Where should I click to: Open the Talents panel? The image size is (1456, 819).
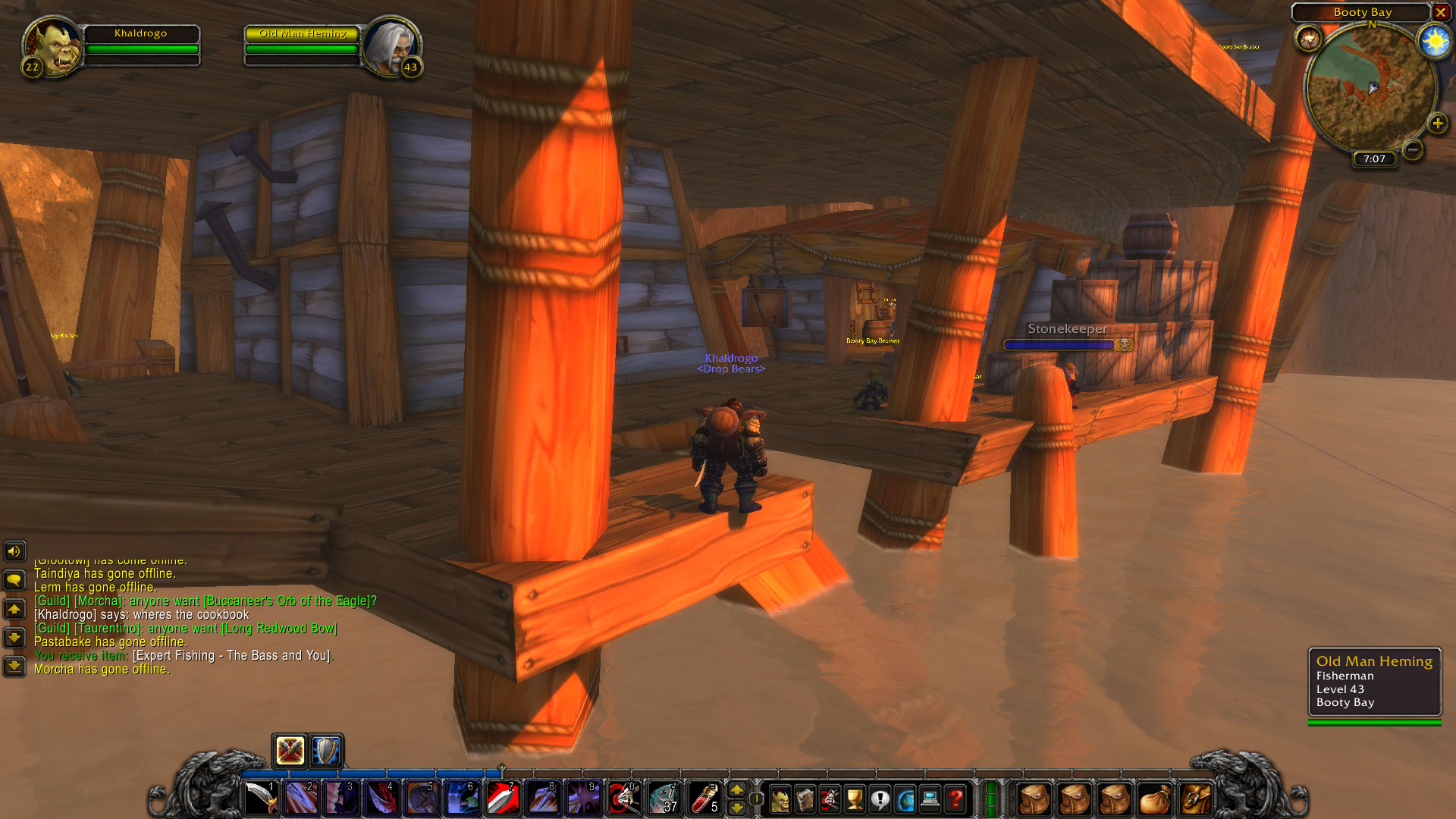click(830, 799)
